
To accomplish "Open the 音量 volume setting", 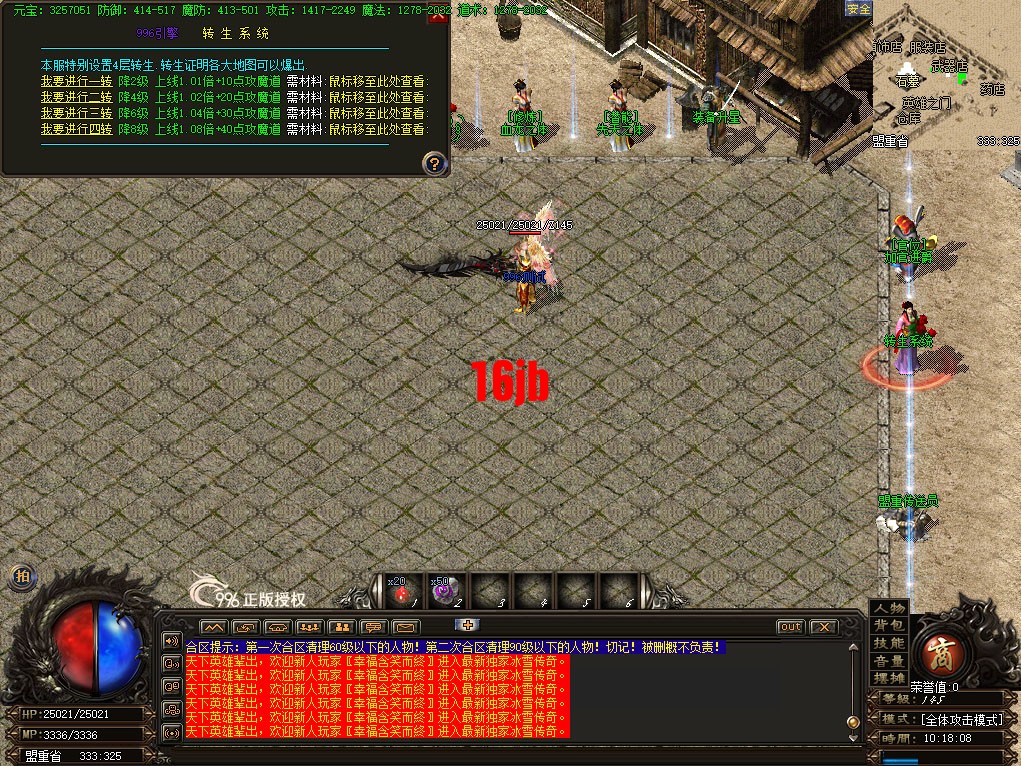I will pos(888,660).
